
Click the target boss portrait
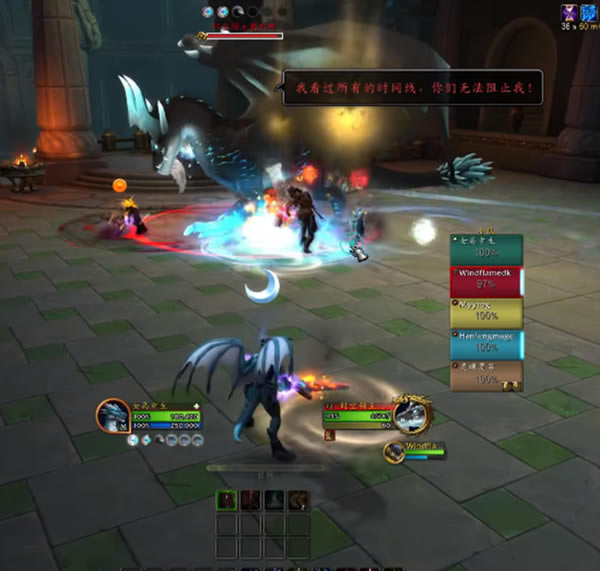pyautogui.click(x=412, y=415)
